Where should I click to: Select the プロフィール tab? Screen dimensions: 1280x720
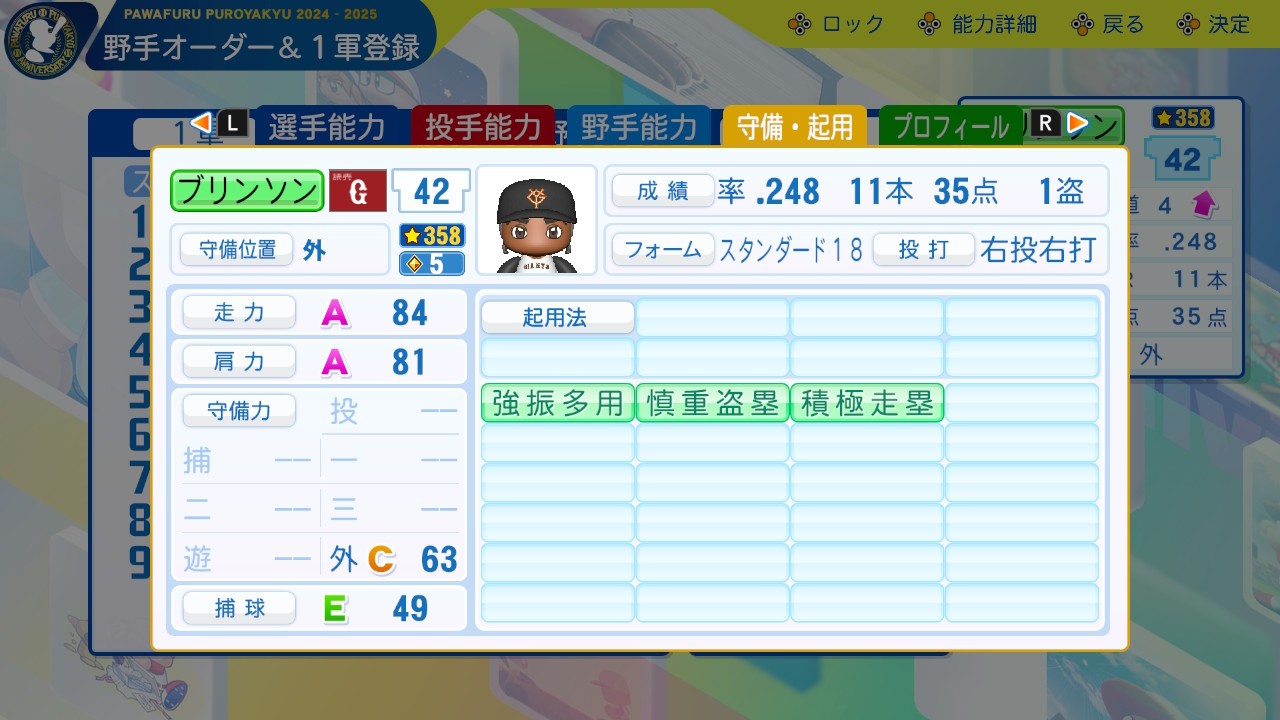(x=950, y=127)
